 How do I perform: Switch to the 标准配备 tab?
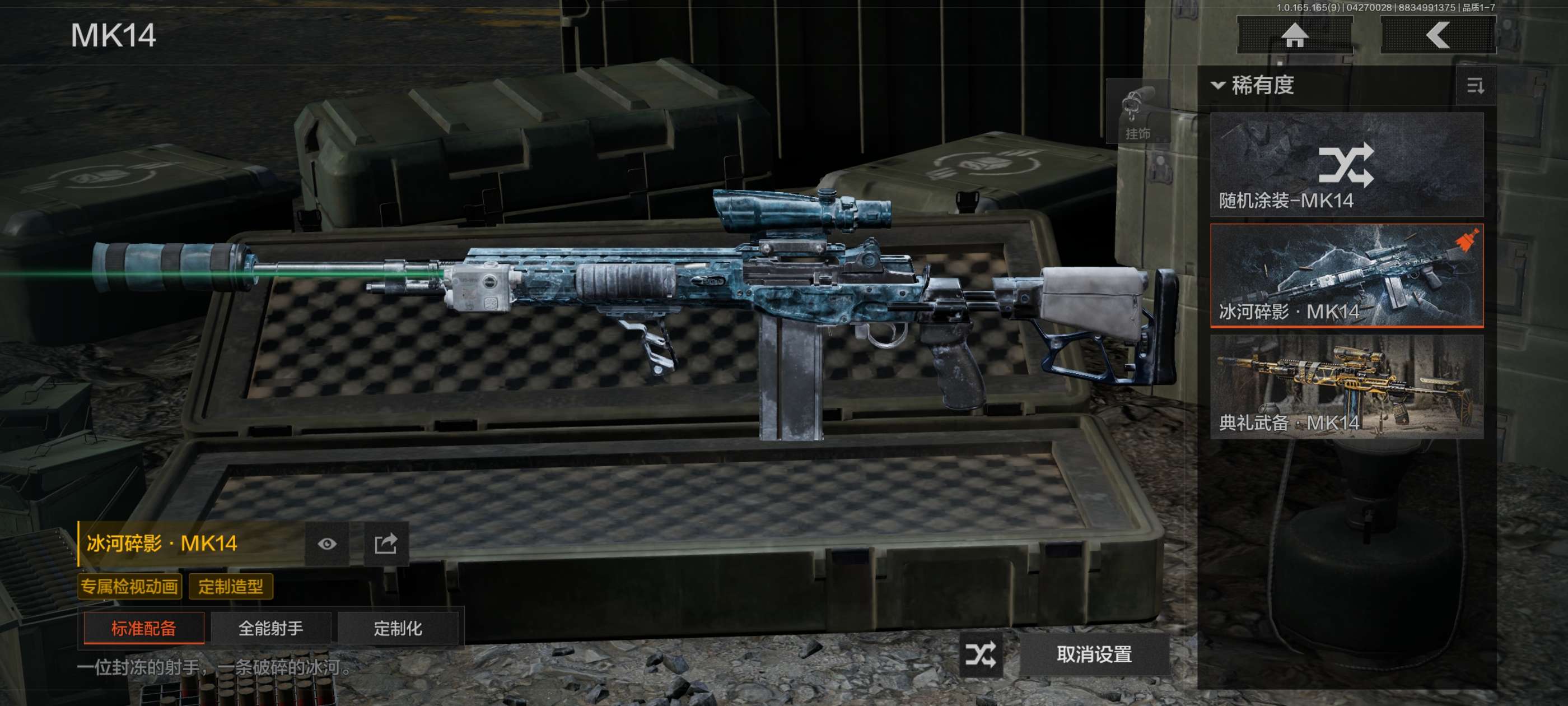click(144, 628)
